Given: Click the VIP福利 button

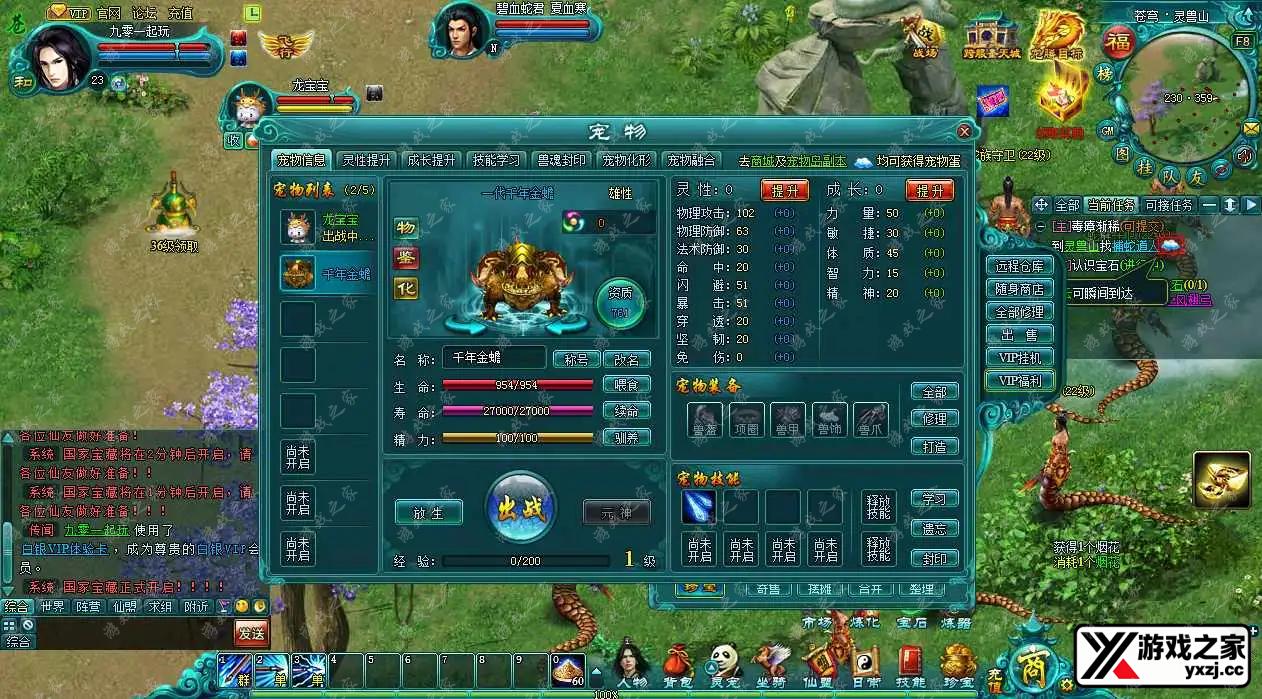Looking at the screenshot, I should 1020,380.
